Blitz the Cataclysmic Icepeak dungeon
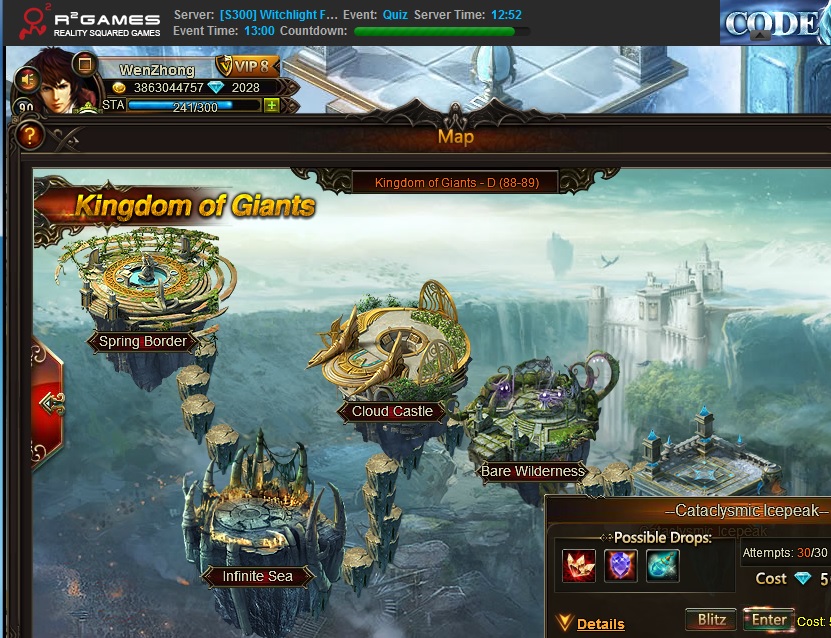The image size is (831, 638). click(x=712, y=619)
